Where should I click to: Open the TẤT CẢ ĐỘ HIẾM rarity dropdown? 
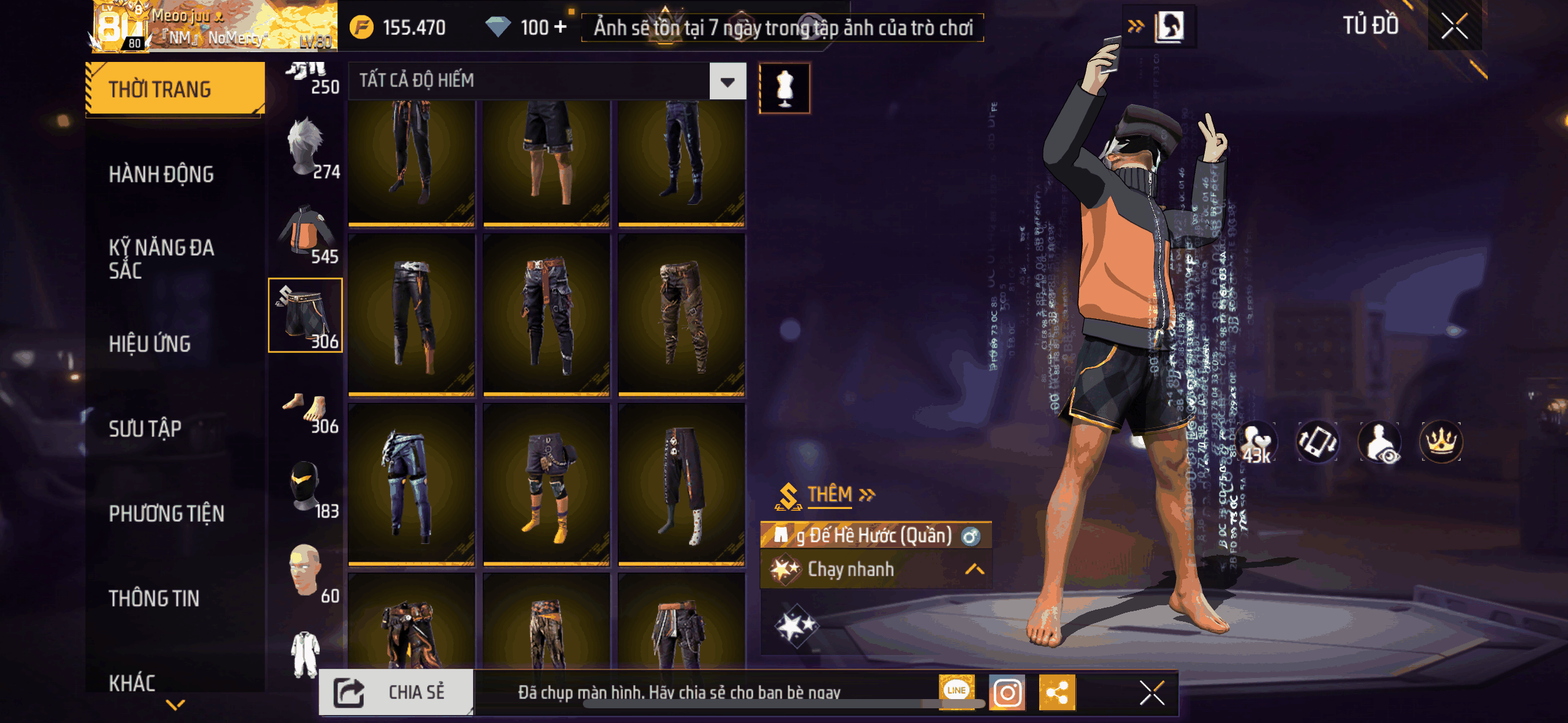[728, 81]
